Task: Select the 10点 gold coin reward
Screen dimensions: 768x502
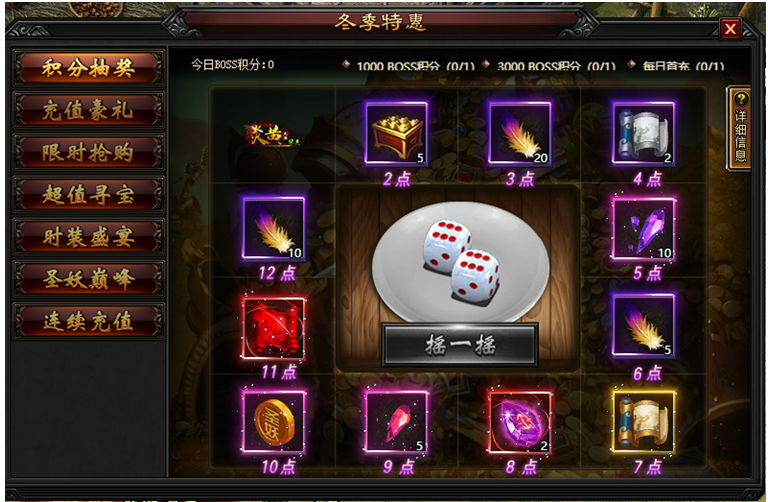Action: coord(273,421)
